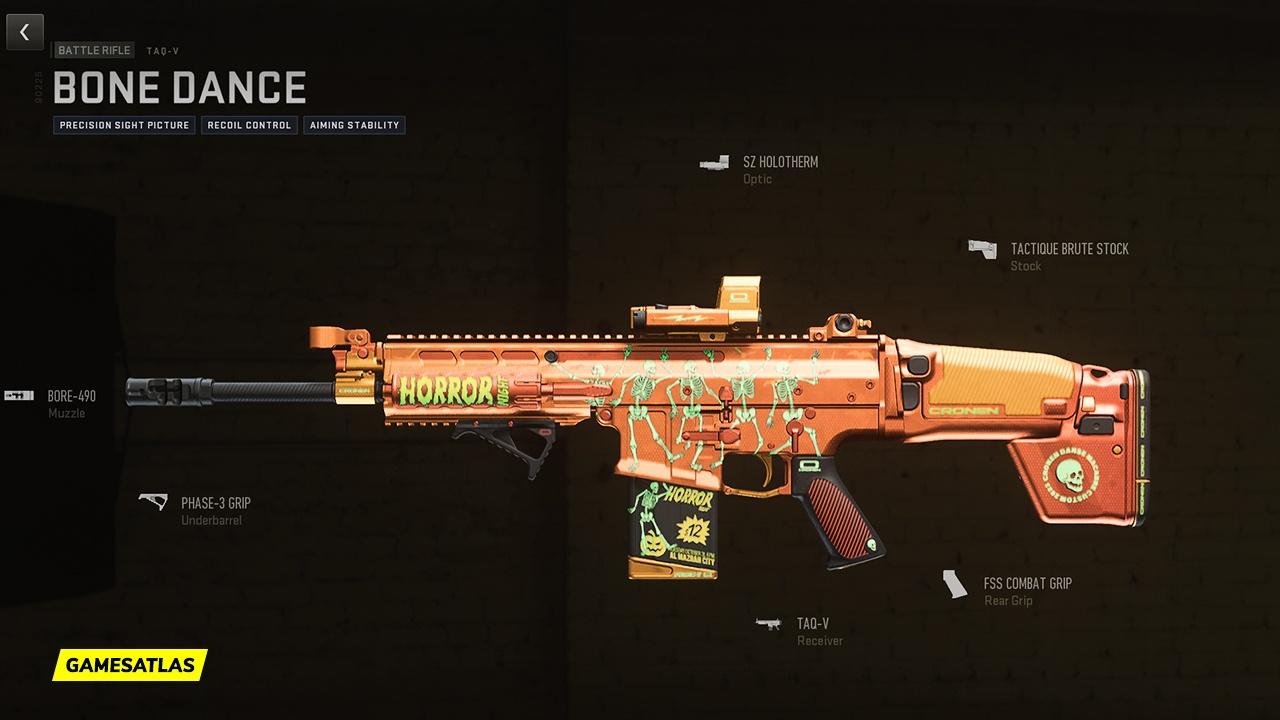Open the TAQ-V receiver slot
This screenshot has height=720, width=1280.
click(x=812, y=624)
